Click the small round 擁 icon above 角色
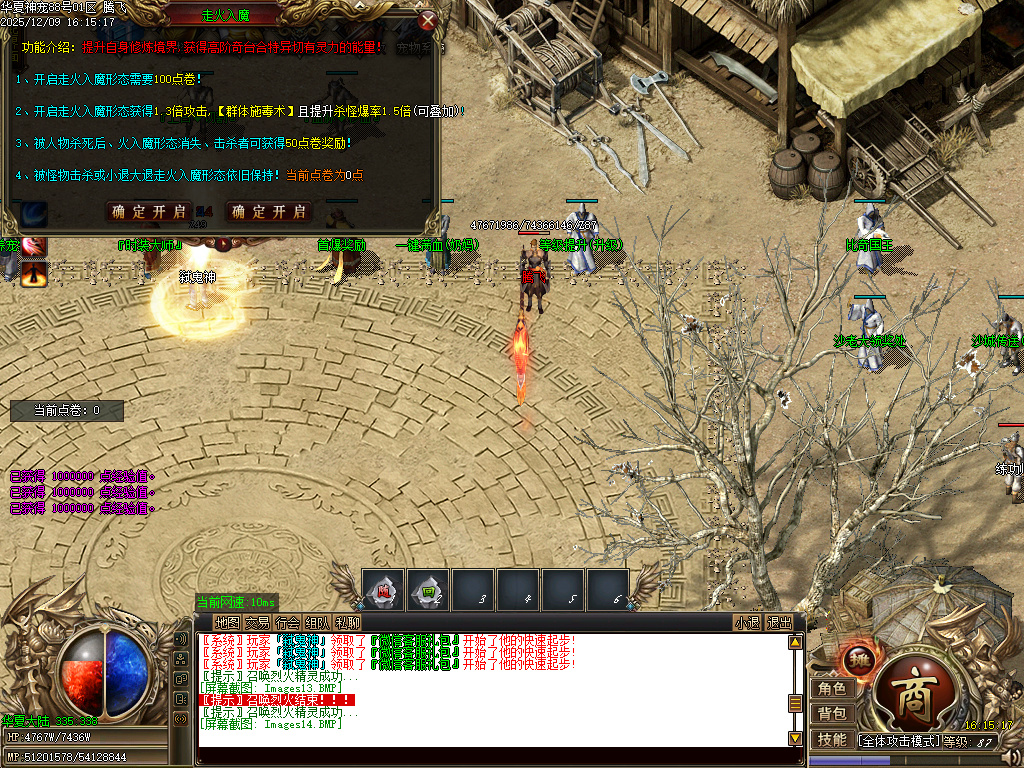Image resolution: width=1024 pixels, height=768 pixels. pos(860,659)
